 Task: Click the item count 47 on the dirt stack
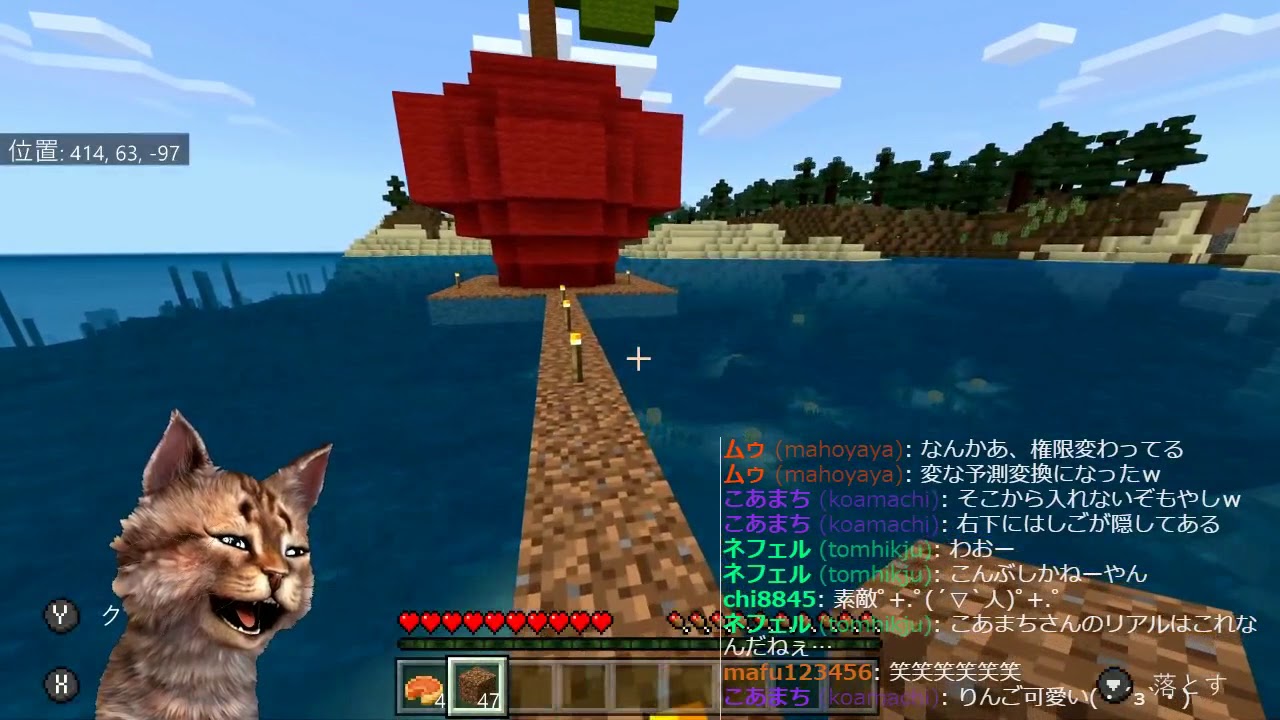(x=487, y=700)
